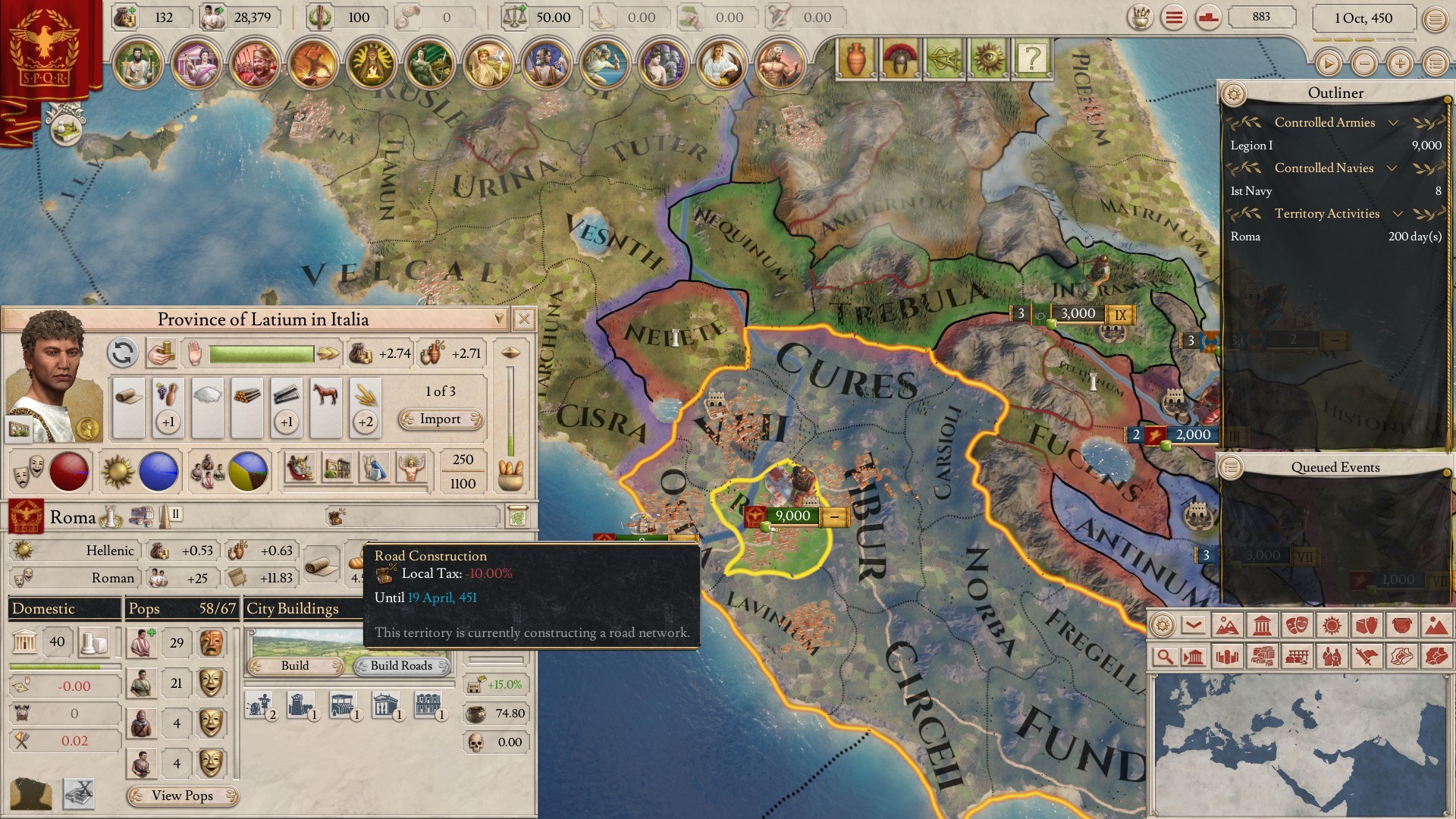Click the governor portrait

click(x=53, y=377)
